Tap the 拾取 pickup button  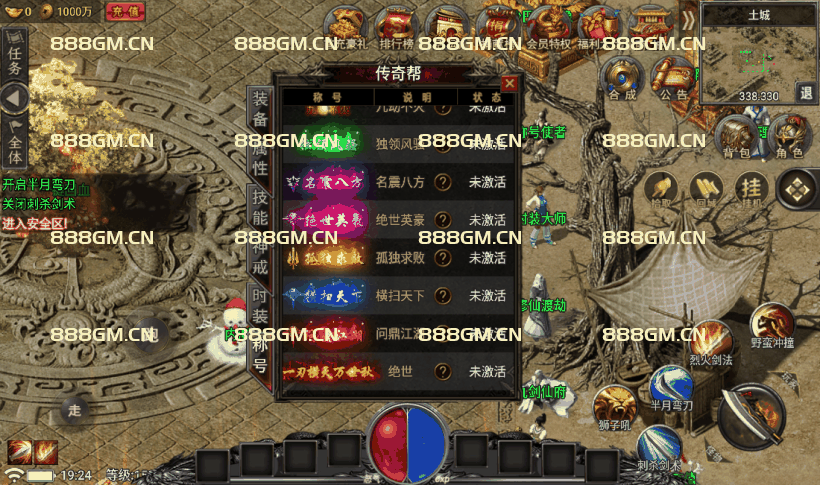pyautogui.click(x=657, y=188)
